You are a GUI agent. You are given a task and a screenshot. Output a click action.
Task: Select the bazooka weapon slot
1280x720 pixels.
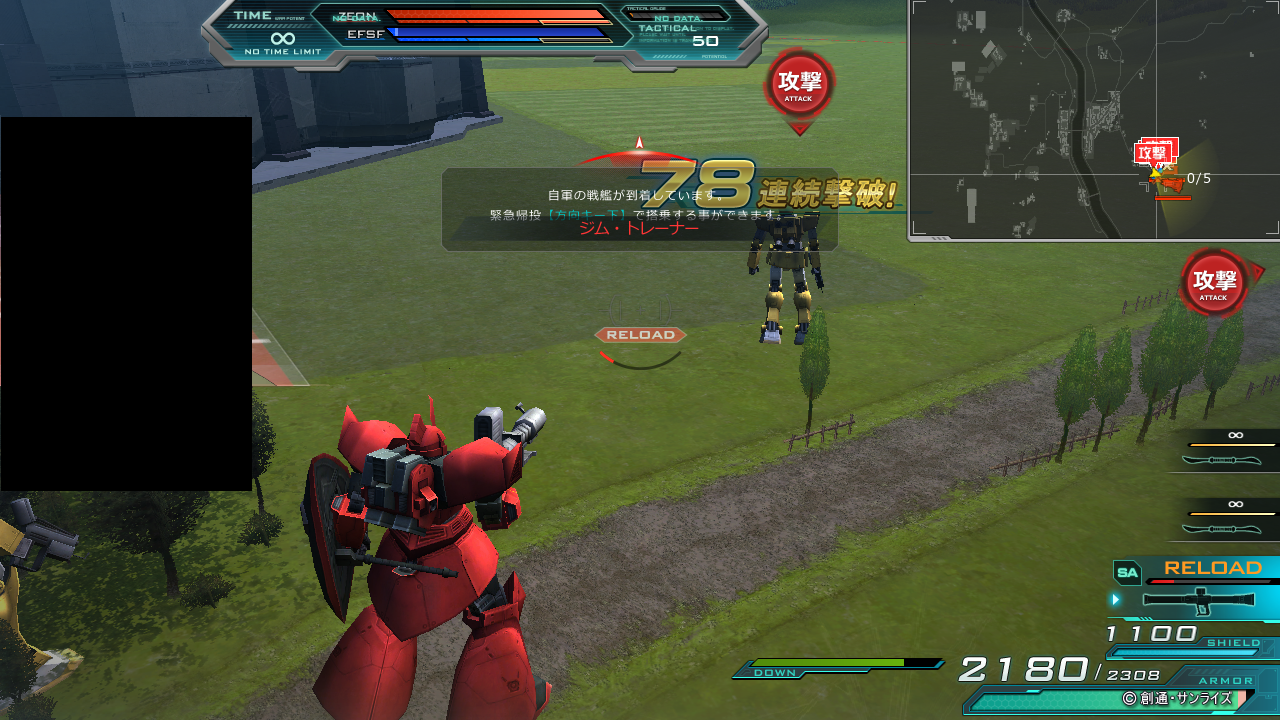pyautogui.click(x=1198, y=600)
